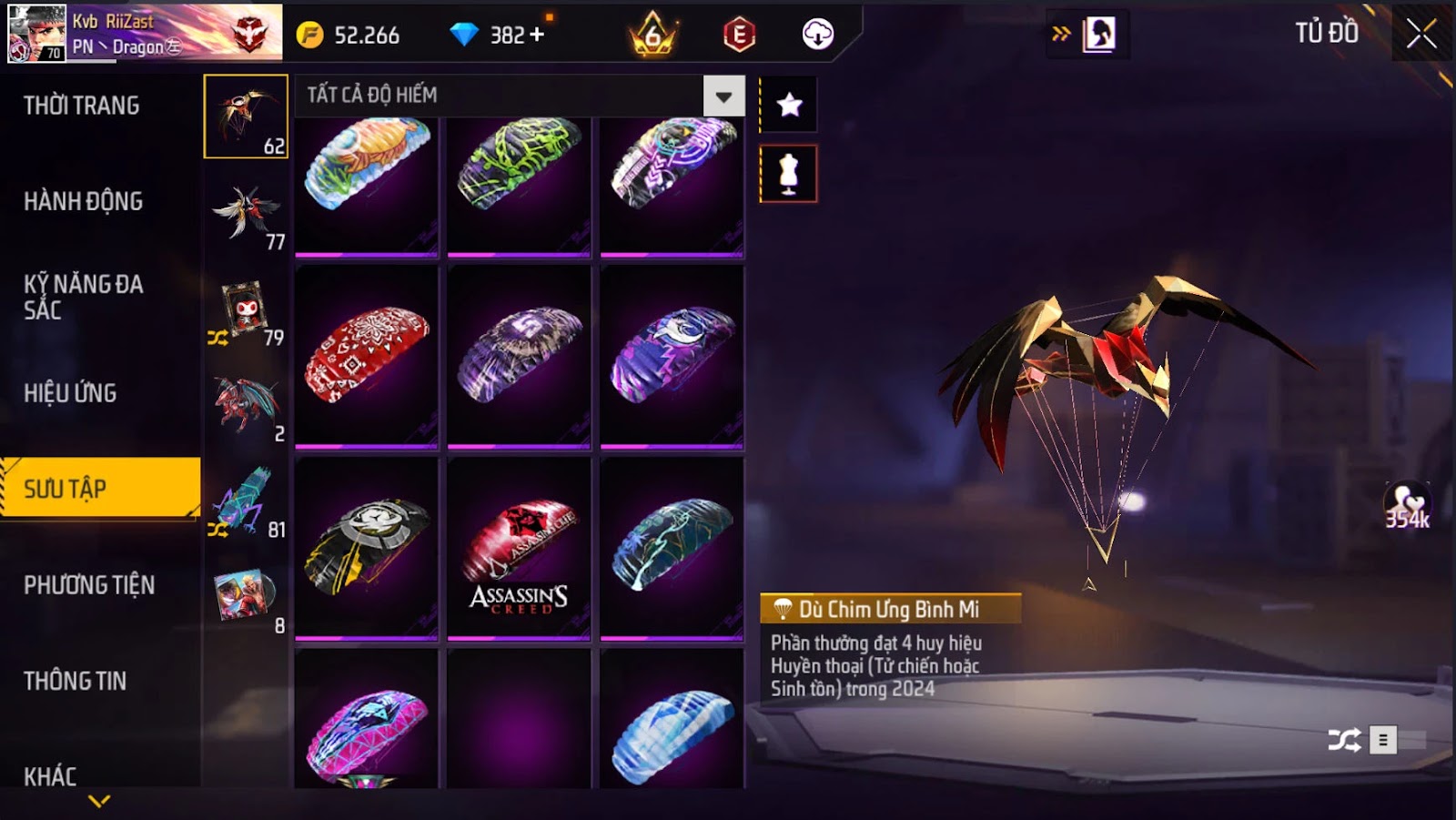Choose the black and yellow emblem parachute
Screen dimensions: 1456x820
pos(367,549)
